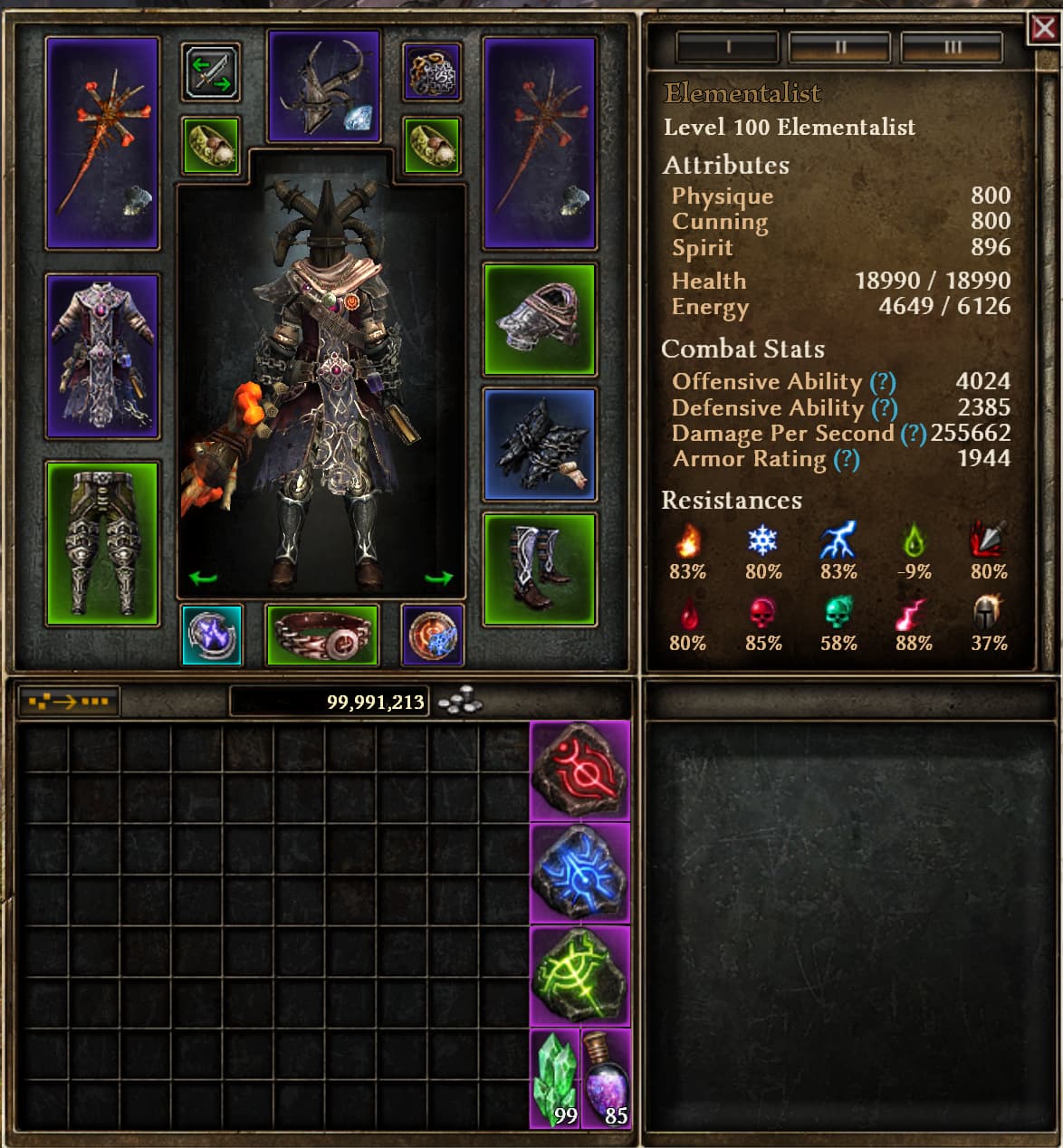
Task: Choose the orange medal slot
Action: [x=432, y=635]
